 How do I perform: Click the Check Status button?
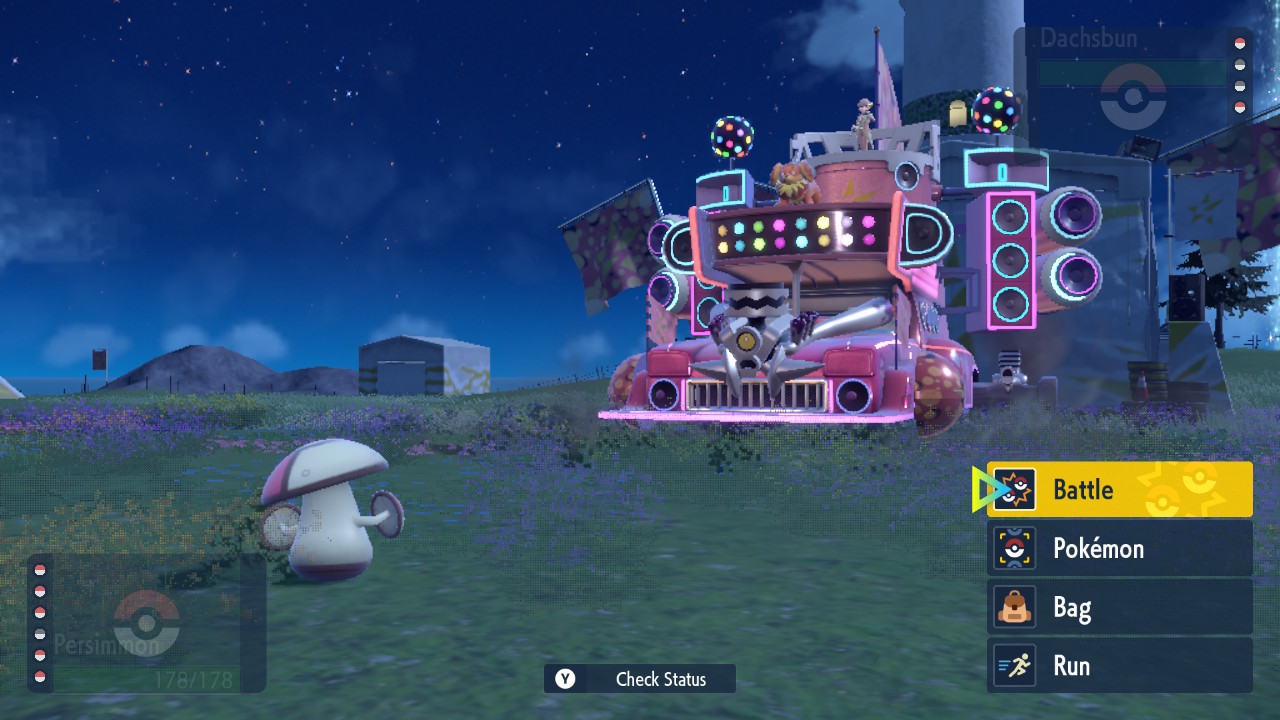[x=640, y=679]
